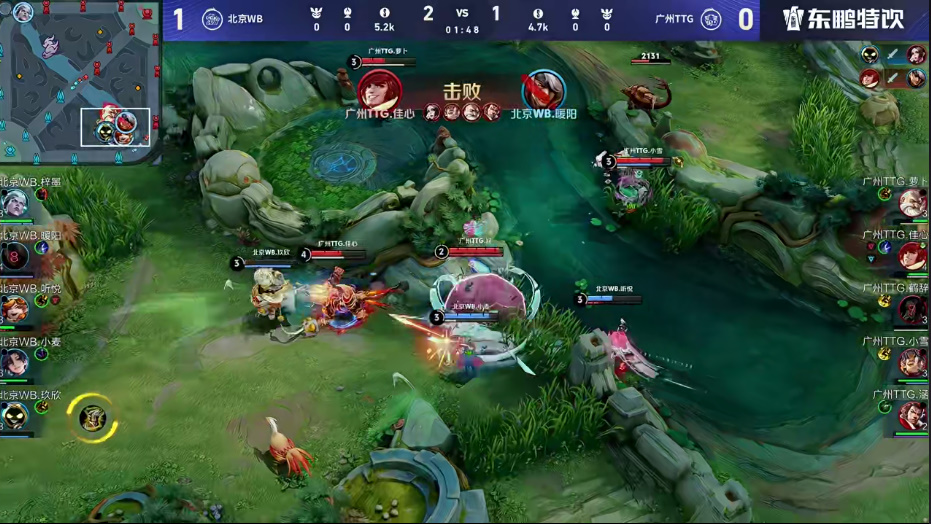This screenshot has height=524, width=931.
Task: Click the yellow-ringed hero skill icon
Action: click(x=92, y=419)
